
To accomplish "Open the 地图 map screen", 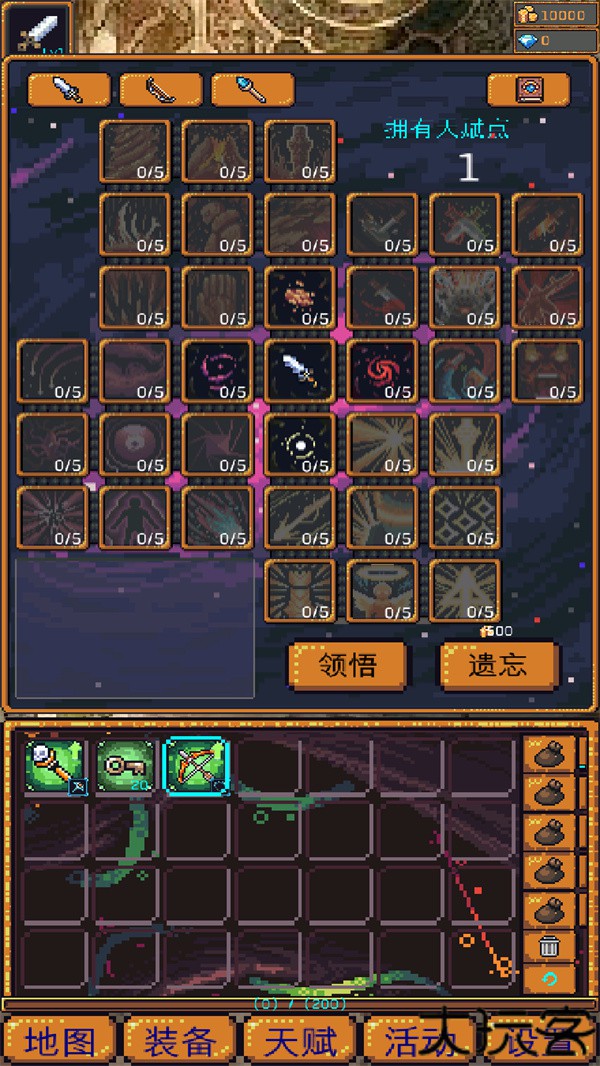I will (61, 1041).
